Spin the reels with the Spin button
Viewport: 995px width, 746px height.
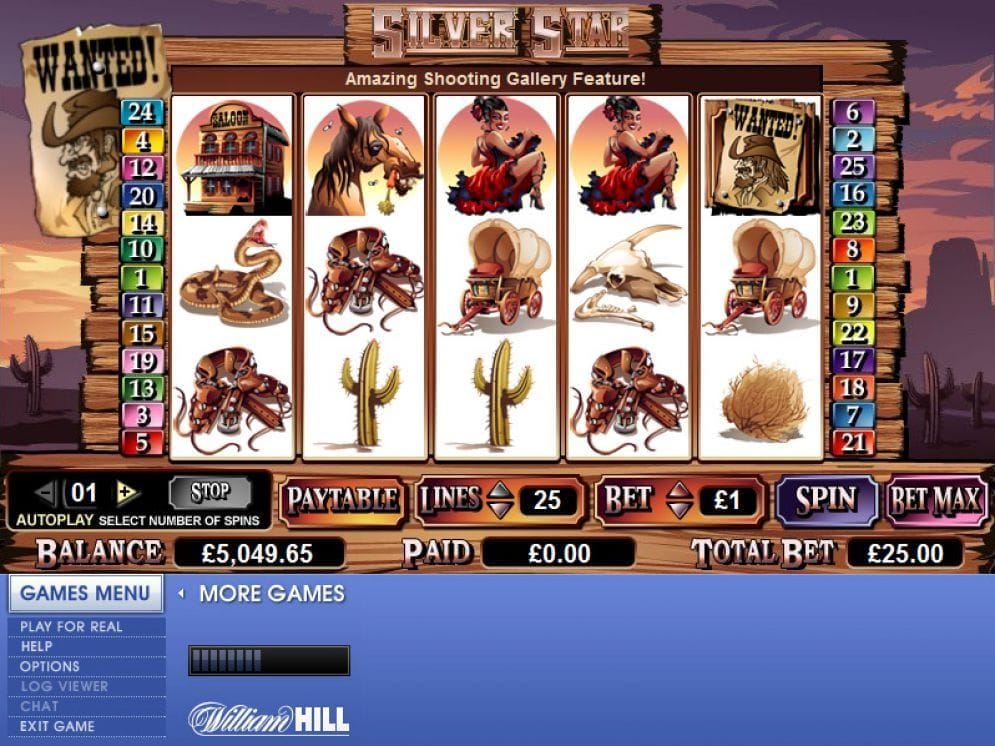pos(826,500)
